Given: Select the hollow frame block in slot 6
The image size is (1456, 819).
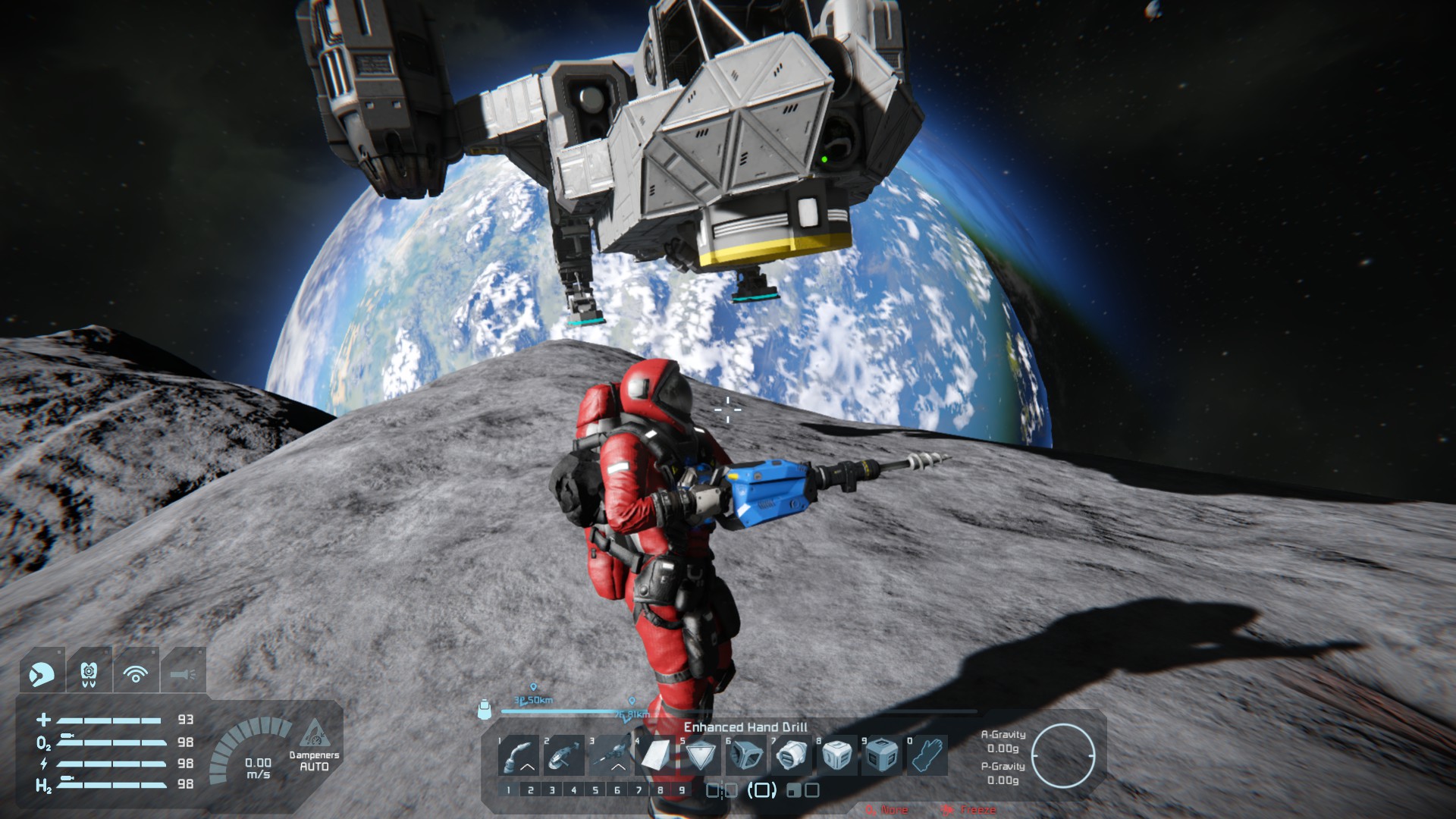Looking at the screenshot, I should (x=746, y=755).
